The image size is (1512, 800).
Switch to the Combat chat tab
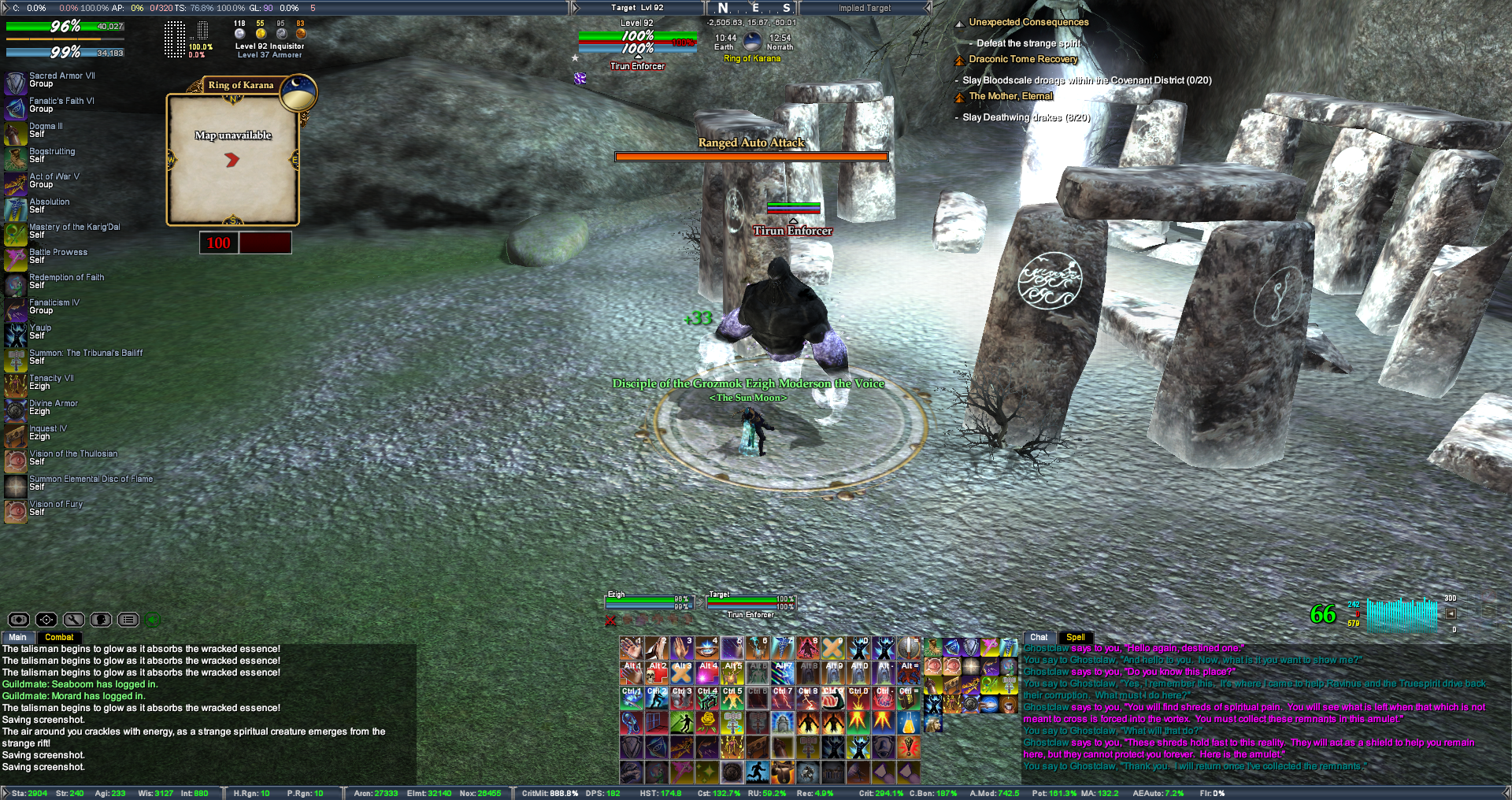pos(59,637)
